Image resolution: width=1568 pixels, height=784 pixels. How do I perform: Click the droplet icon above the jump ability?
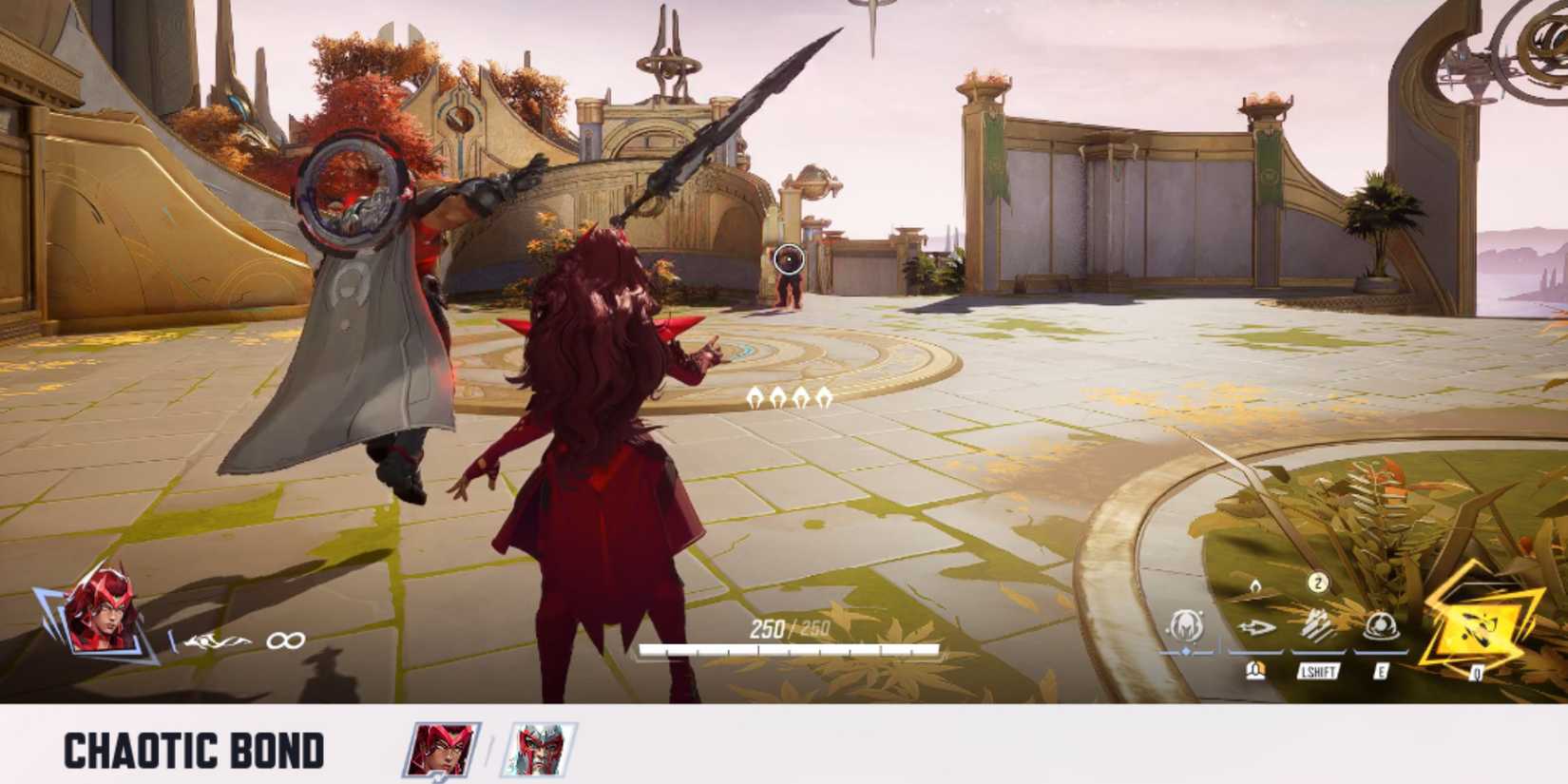(1254, 586)
